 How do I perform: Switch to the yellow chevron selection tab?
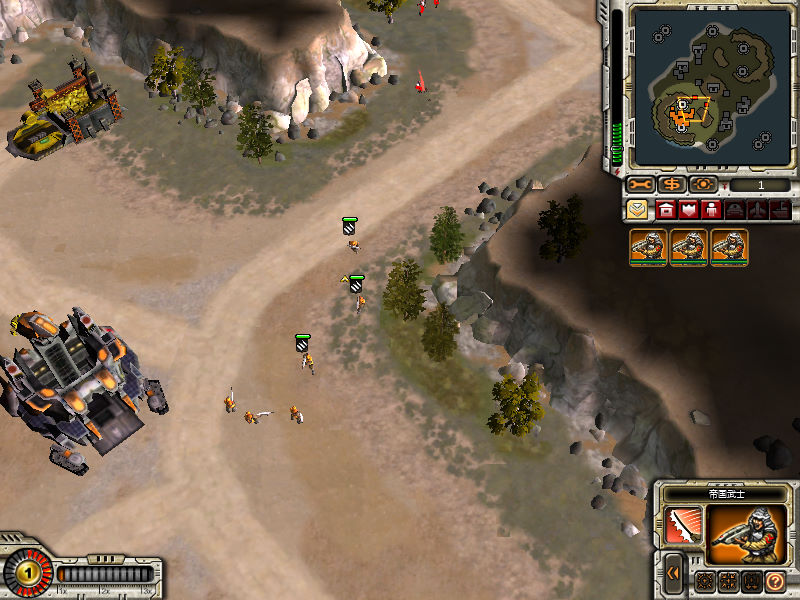637,210
